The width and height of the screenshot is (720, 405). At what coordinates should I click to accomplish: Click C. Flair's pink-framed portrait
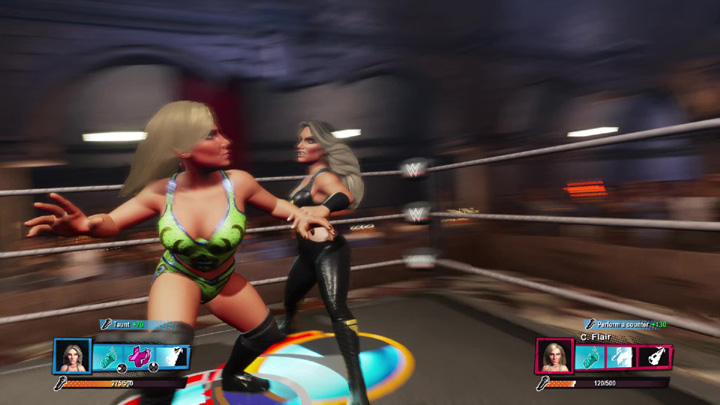coord(555,357)
